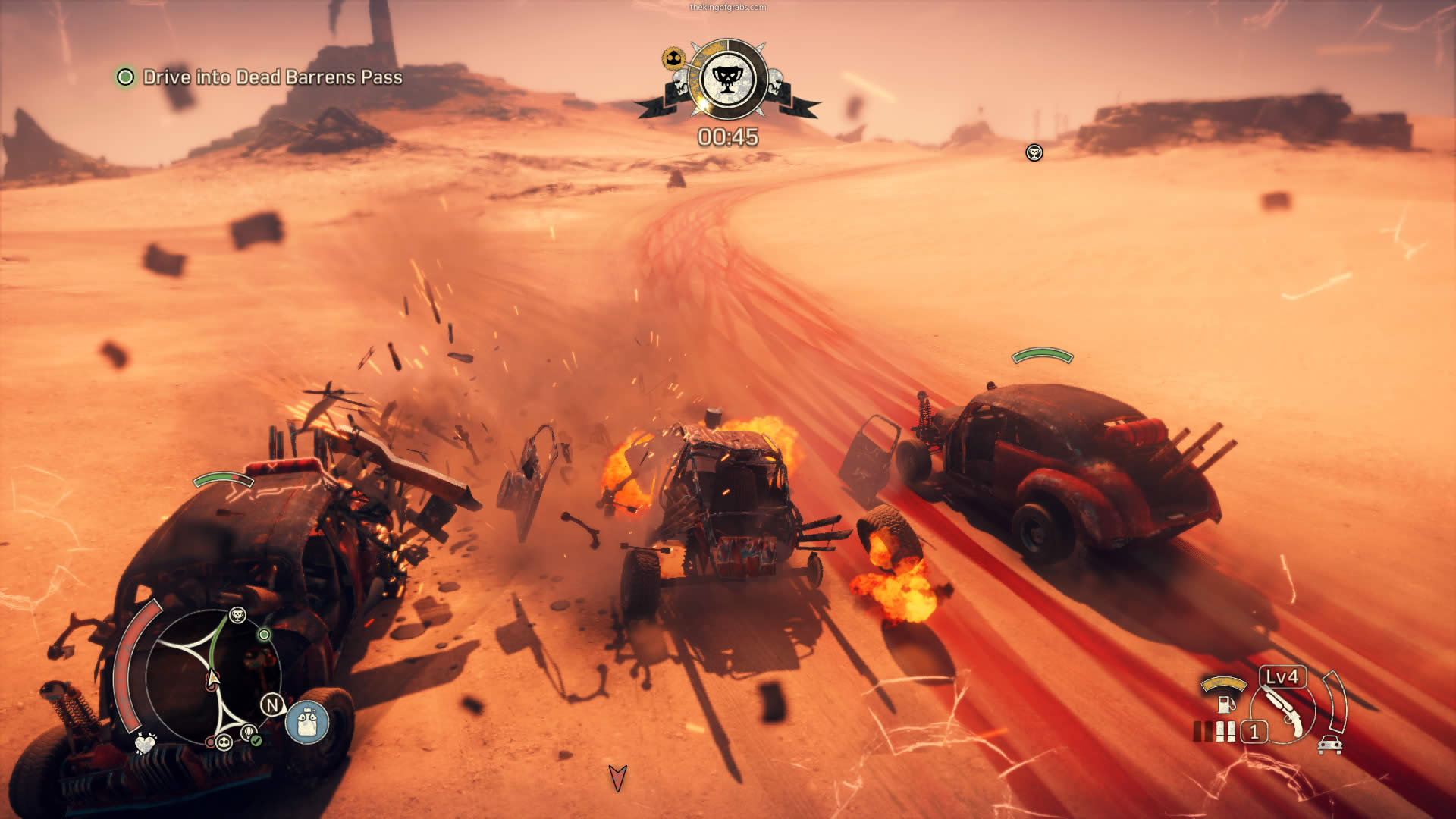Click the mask-face marker on the minimap edge

(x=224, y=742)
